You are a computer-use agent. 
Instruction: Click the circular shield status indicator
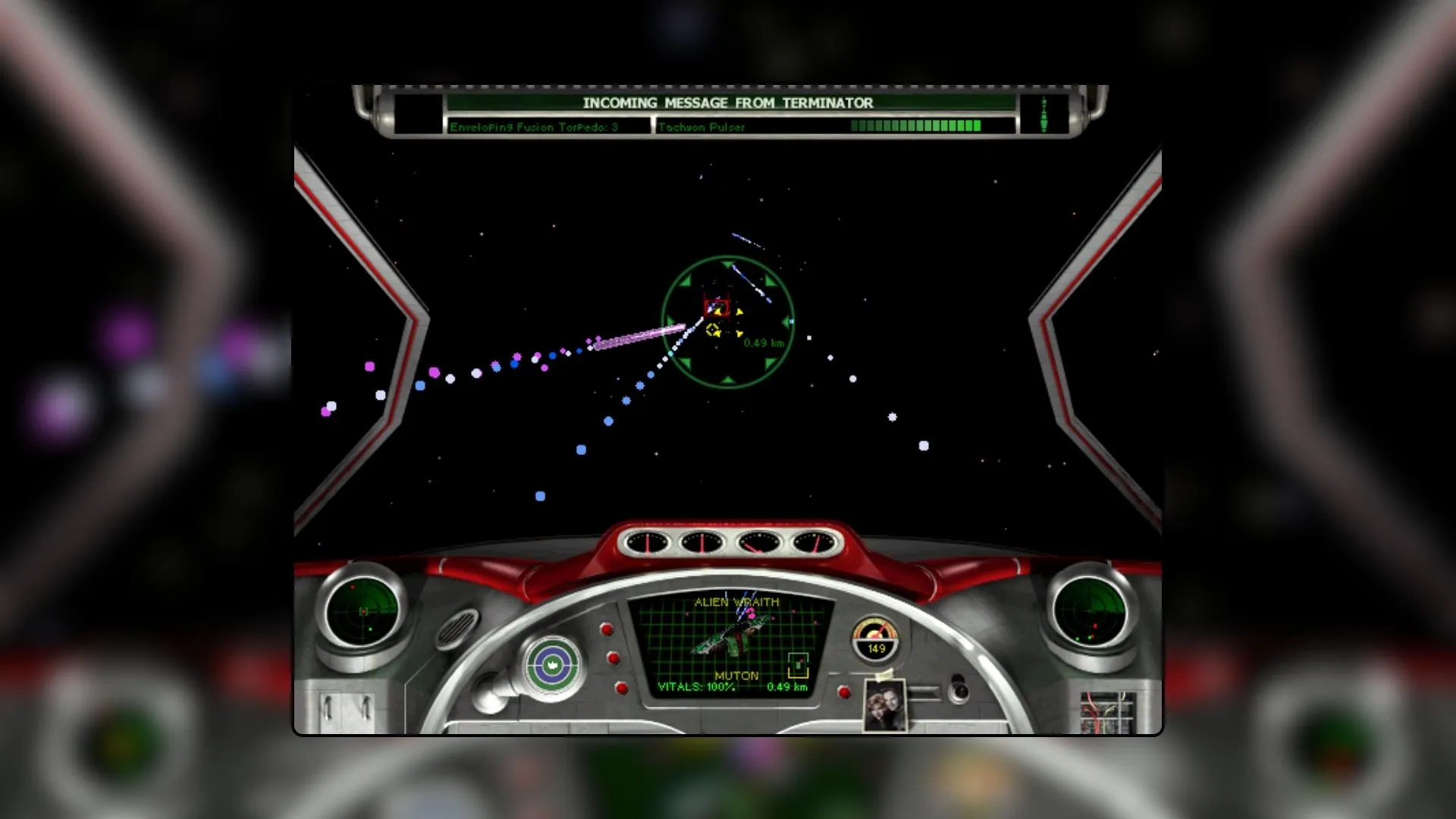[x=553, y=665]
